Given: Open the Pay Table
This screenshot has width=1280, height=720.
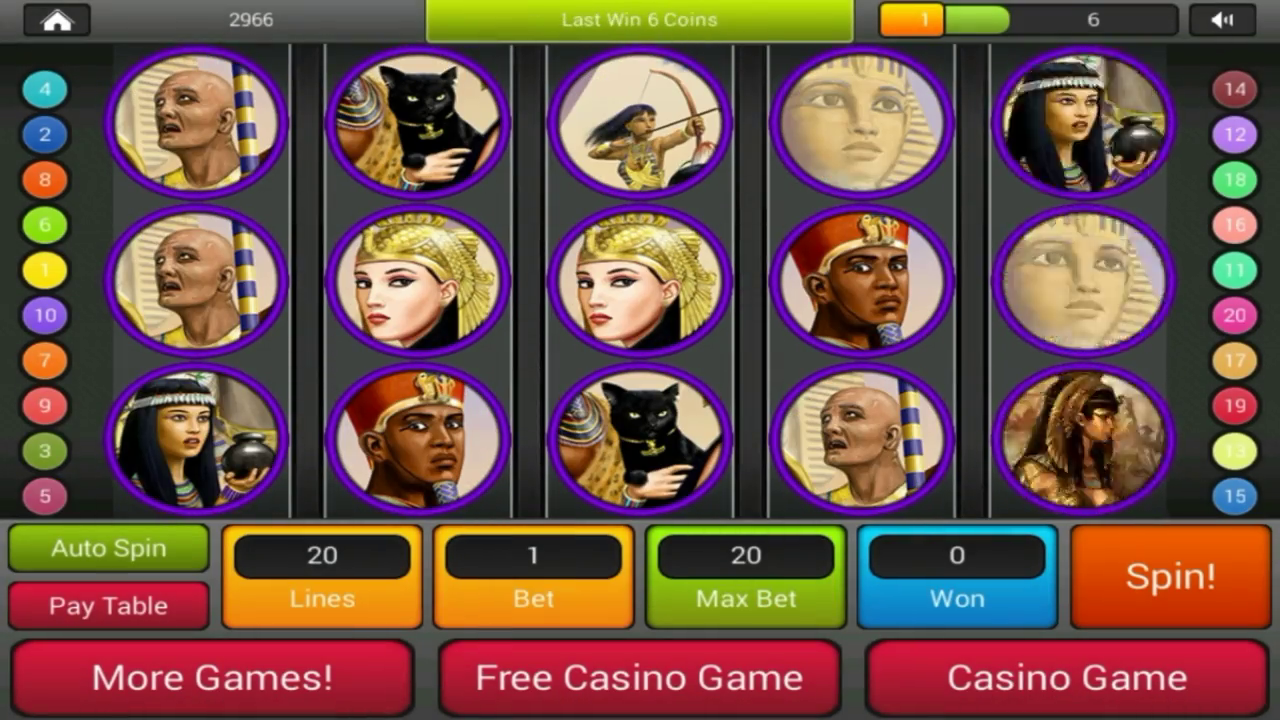Looking at the screenshot, I should [x=108, y=605].
